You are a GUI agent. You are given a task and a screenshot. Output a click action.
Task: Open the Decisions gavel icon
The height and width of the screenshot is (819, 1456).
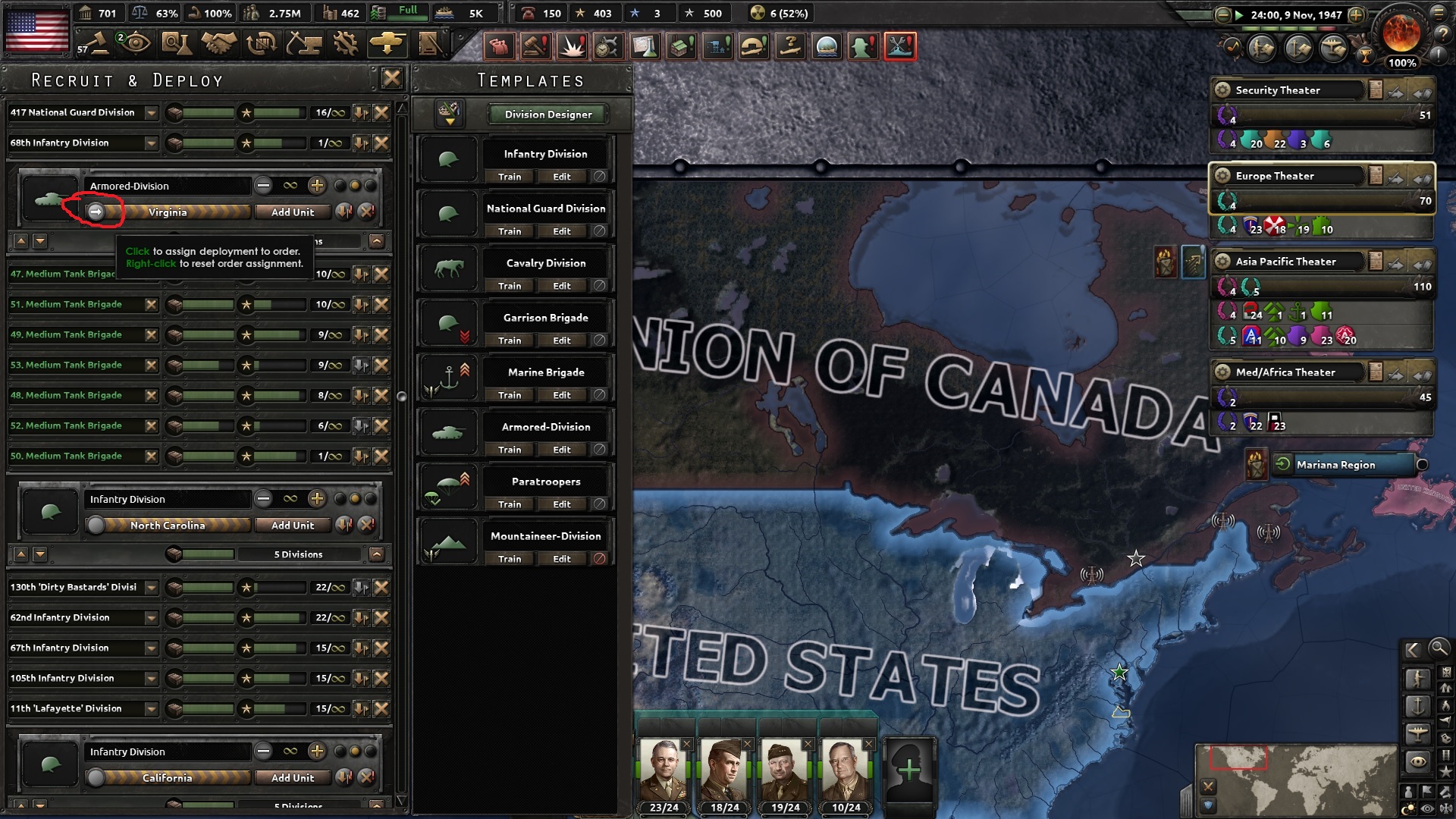pyautogui.click(x=100, y=44)
